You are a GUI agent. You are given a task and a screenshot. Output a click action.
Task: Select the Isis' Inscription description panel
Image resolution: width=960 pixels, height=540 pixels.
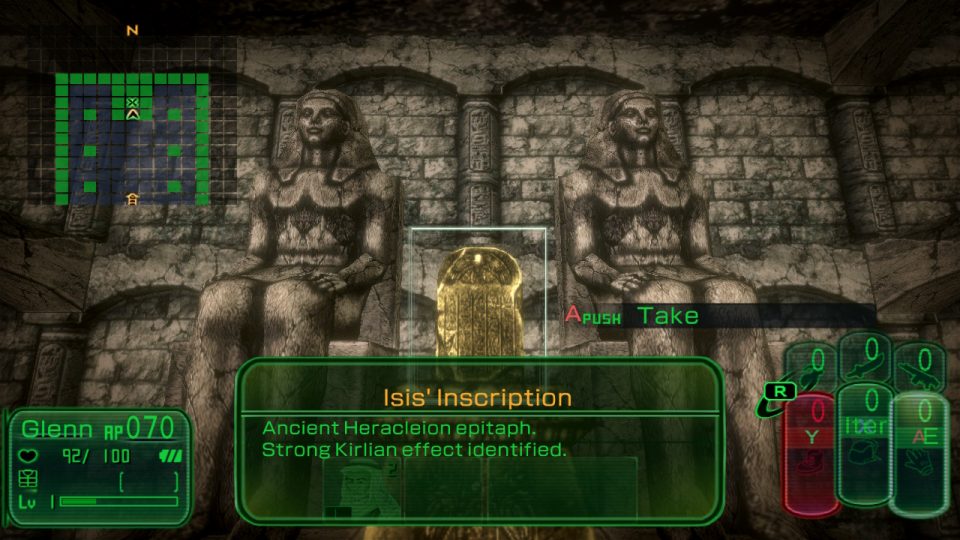pyautogui.click(x=478, y=438)
